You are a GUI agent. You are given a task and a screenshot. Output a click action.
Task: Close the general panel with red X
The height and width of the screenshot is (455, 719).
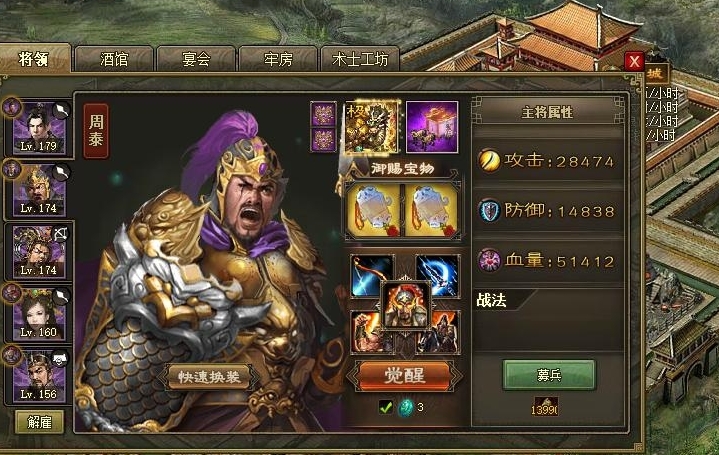[x=633, y=61]
